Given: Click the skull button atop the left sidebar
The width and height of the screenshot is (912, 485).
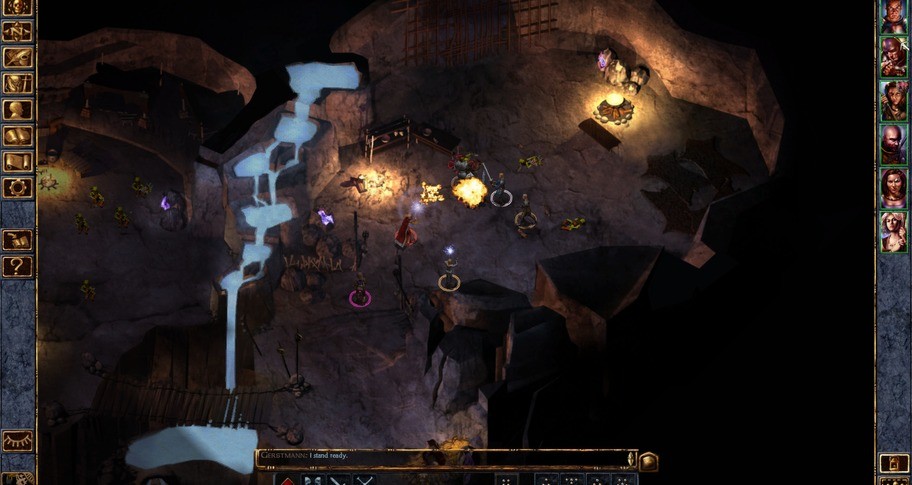Looking at the screenshot, I should pos(18,8).
